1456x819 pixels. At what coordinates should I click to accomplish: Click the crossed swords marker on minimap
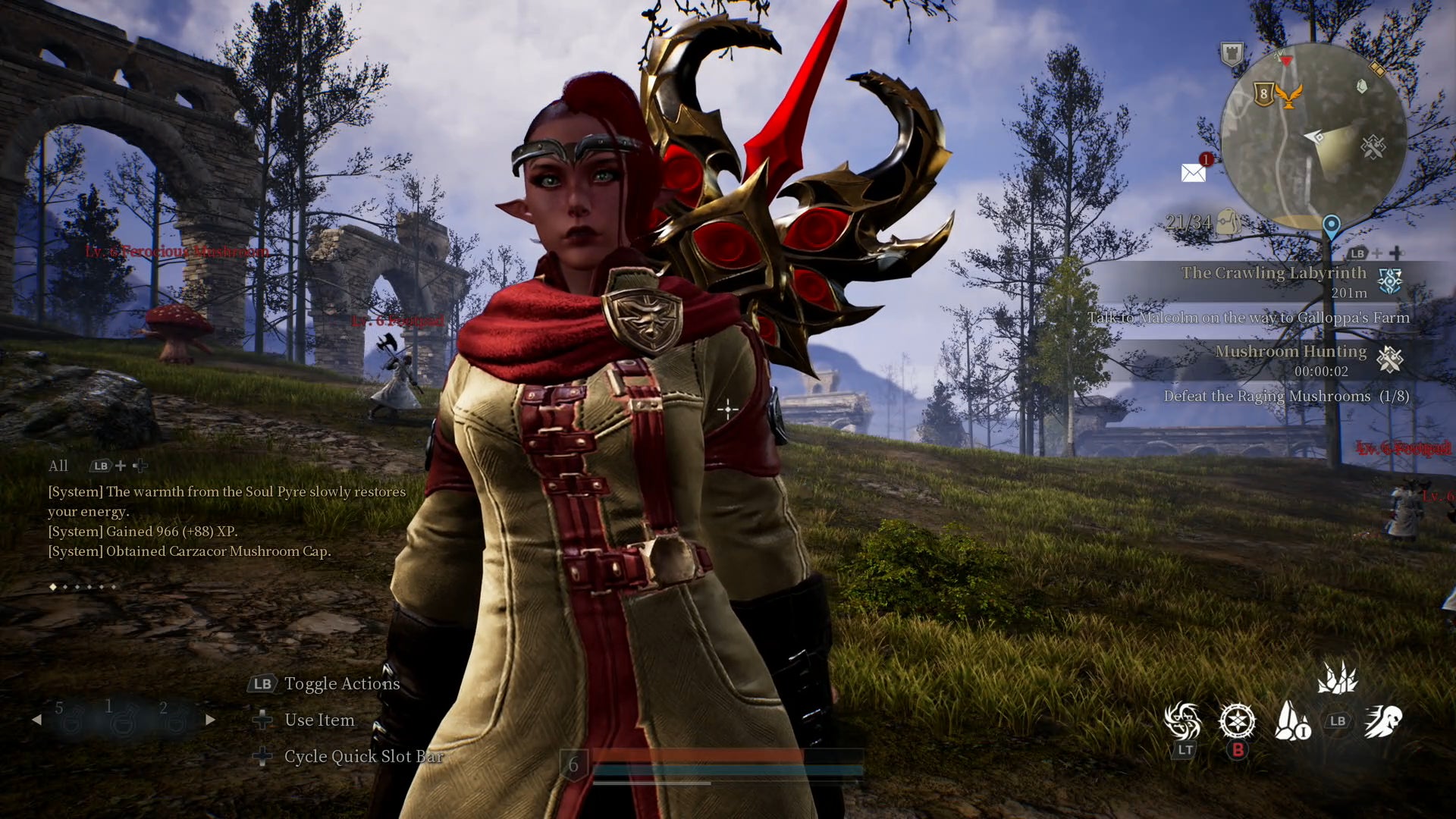click(1373, 146)
